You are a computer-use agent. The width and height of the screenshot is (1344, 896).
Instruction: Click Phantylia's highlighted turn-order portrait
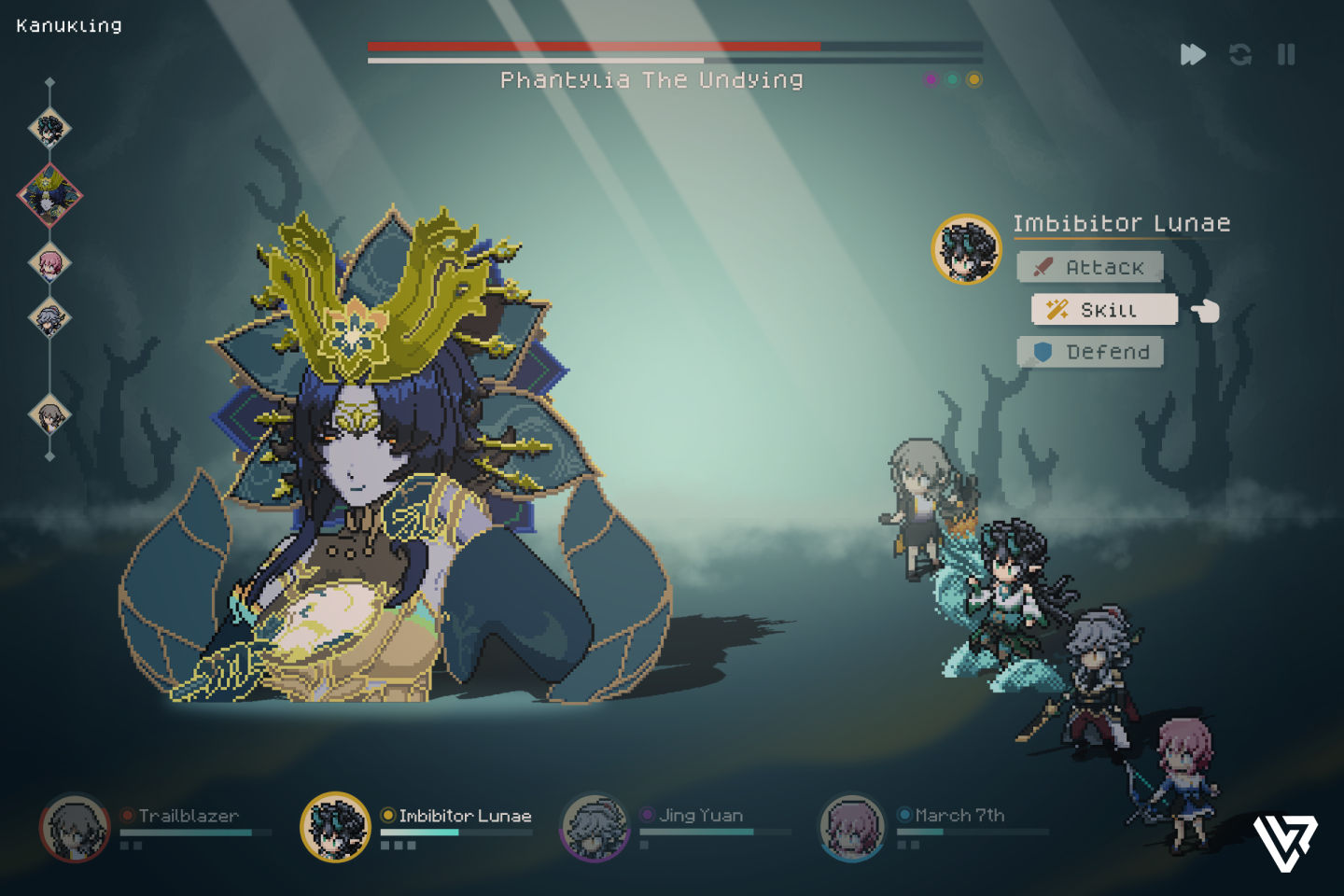pos(49,195)
